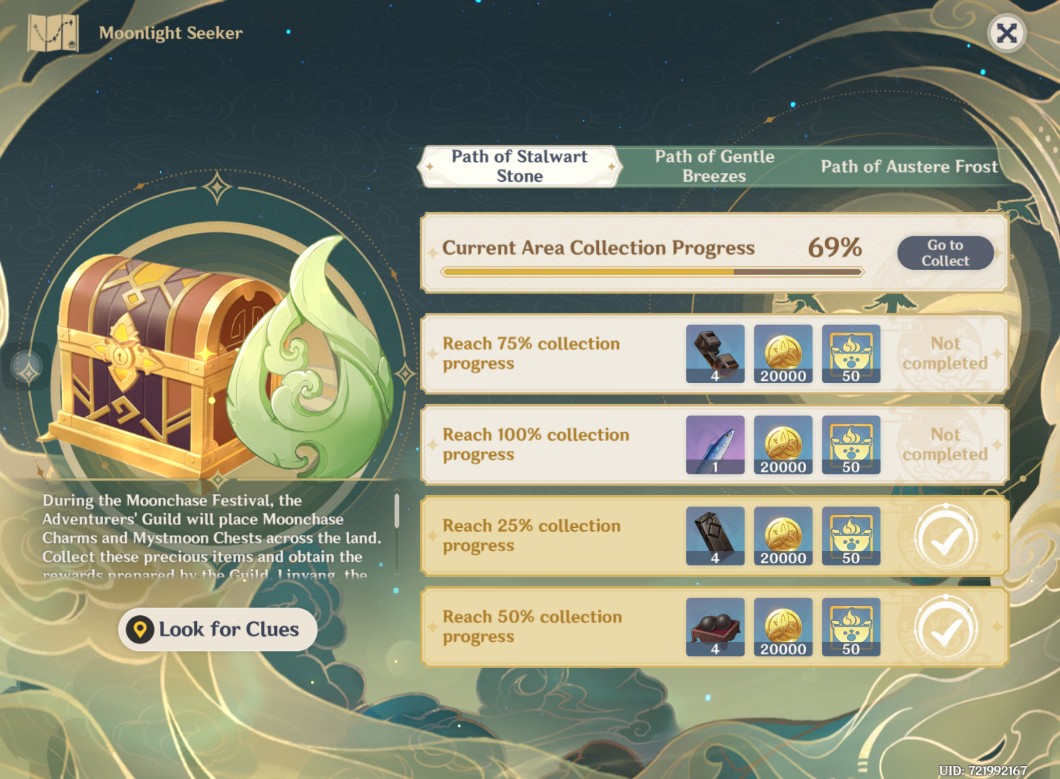Viewport: 1060px width, 779px height.
Task: Check the festive fever reward in 25% row
Action: [851, 536]
